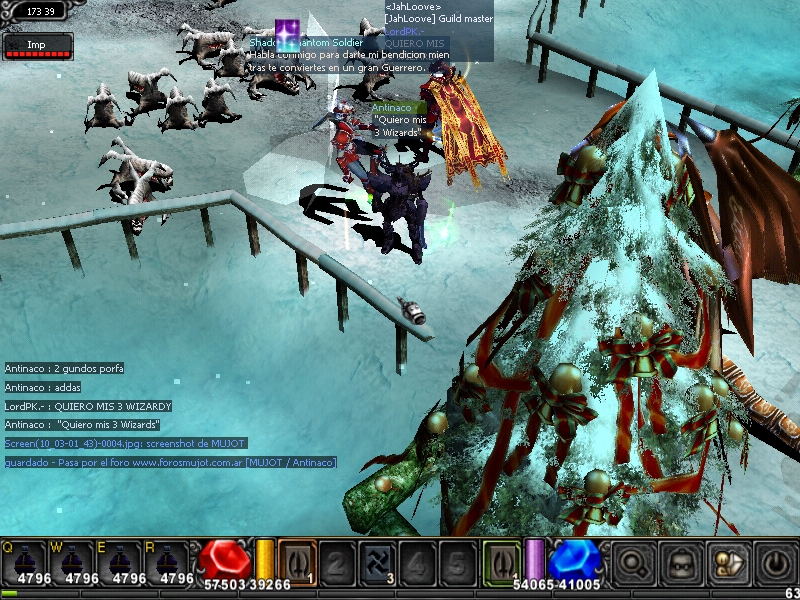Click the purple star buff icon

289,37
